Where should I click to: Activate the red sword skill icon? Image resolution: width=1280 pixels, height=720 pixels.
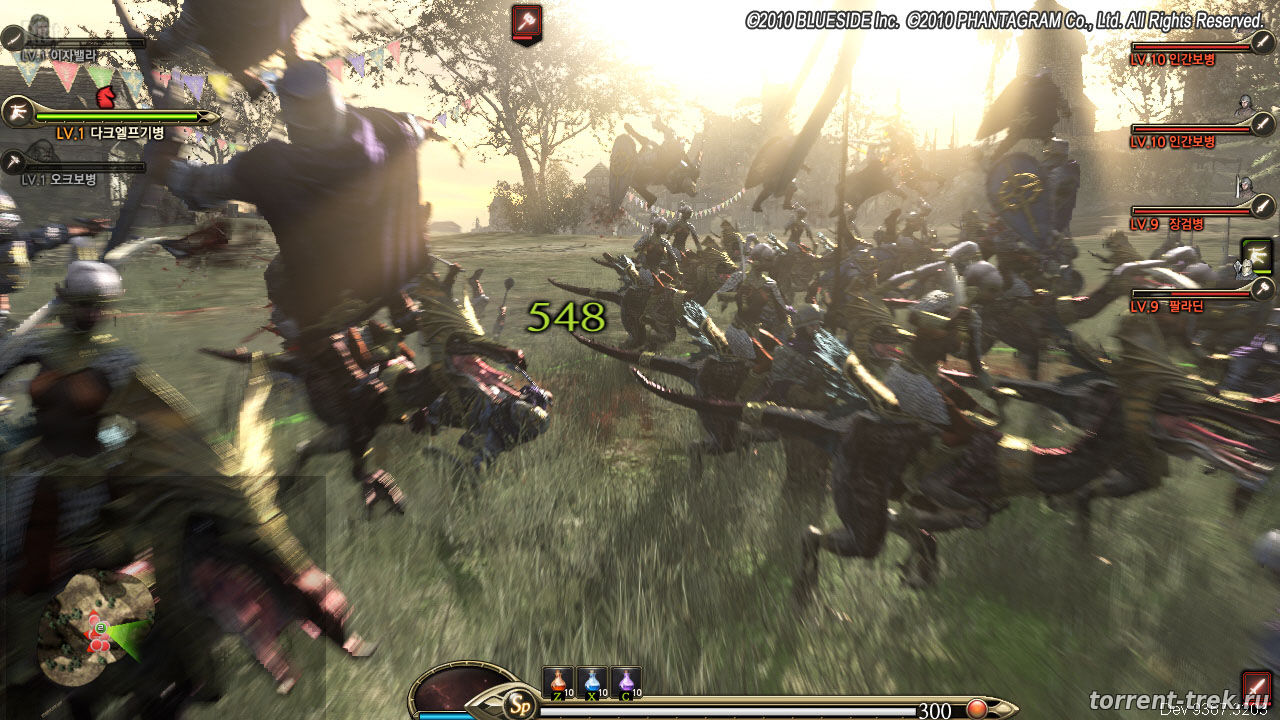click(x=1257, y=687)
